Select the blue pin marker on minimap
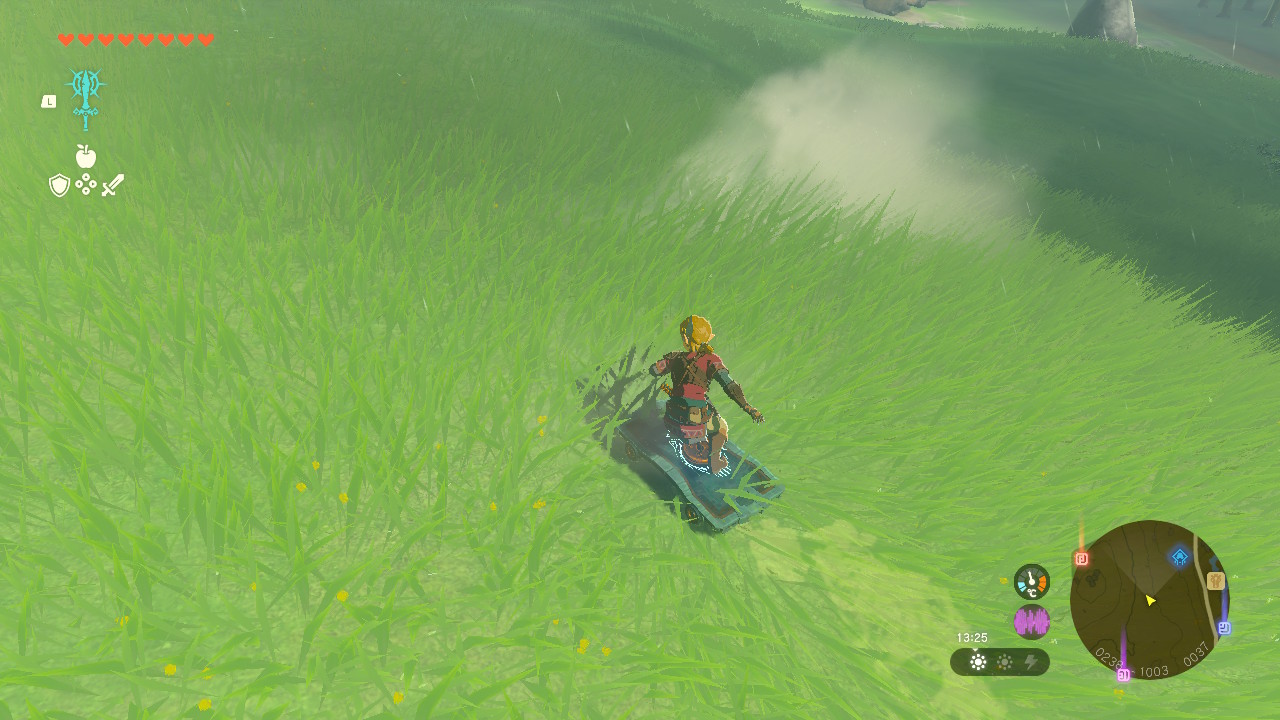1280x720 pixels. click(x=1224, y=628)
